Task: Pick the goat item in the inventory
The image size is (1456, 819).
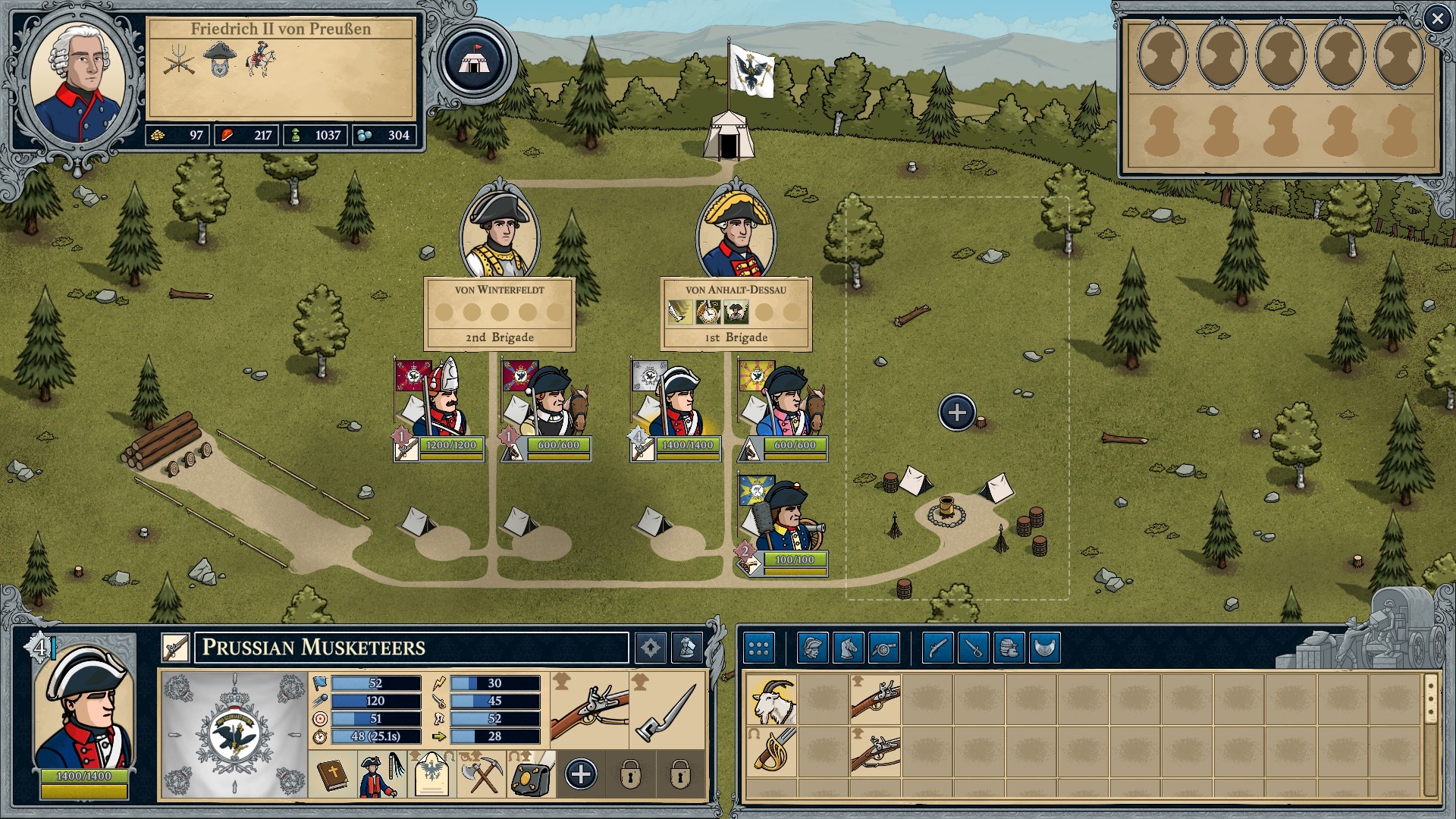Action: [x=772, y=699]
